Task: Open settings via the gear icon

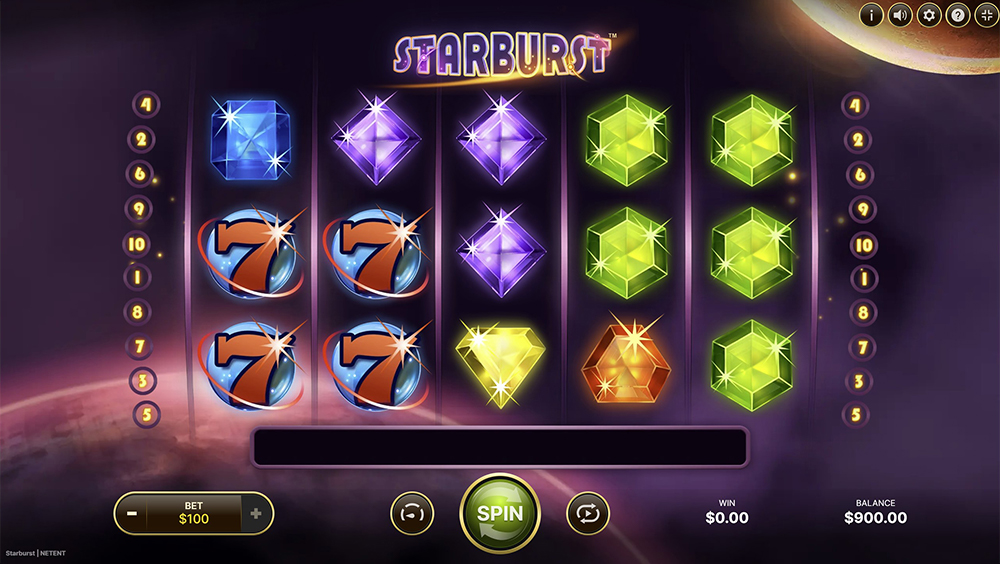Action: click(x=930, y=15)
